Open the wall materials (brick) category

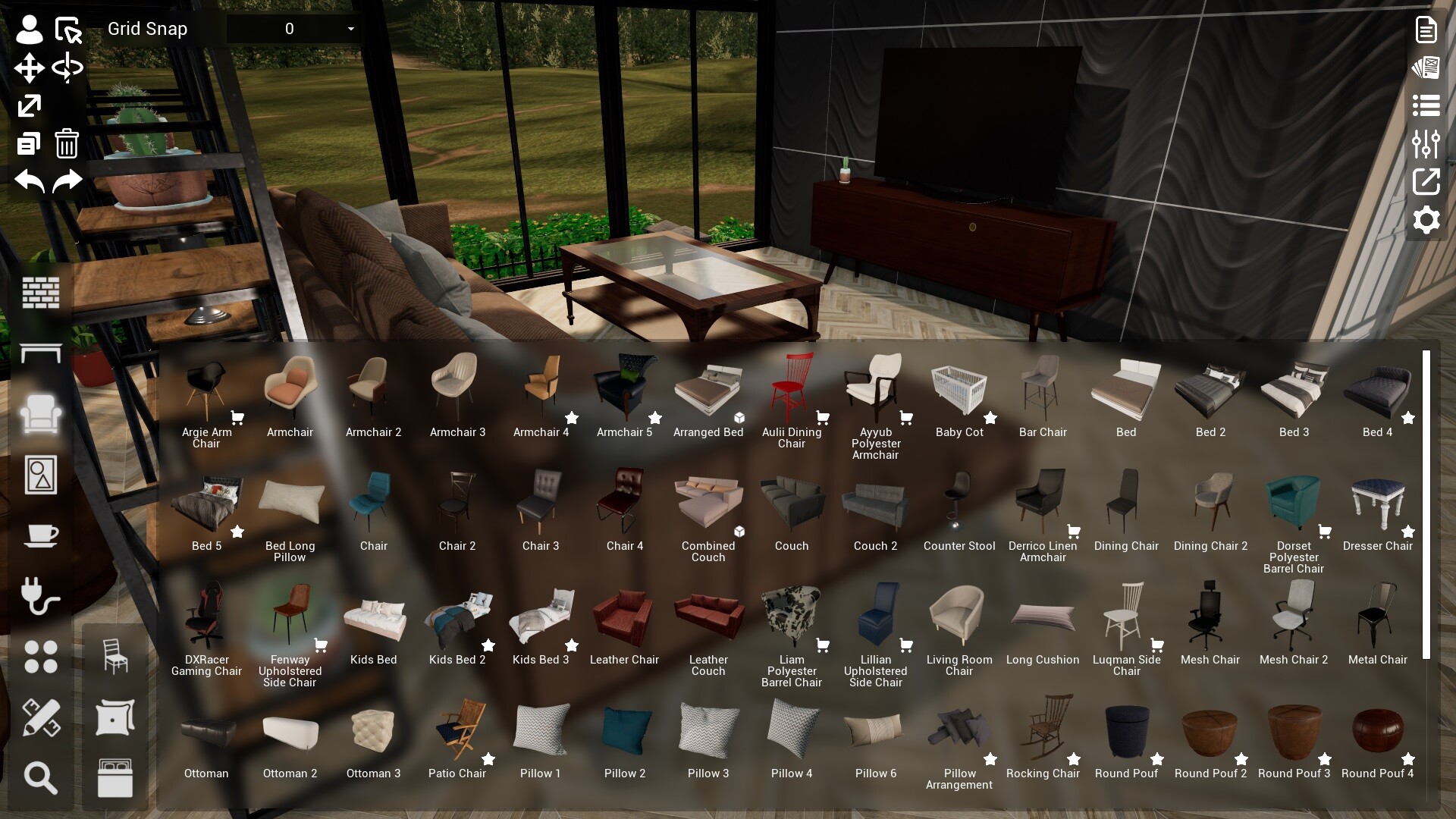coord(41,293)
